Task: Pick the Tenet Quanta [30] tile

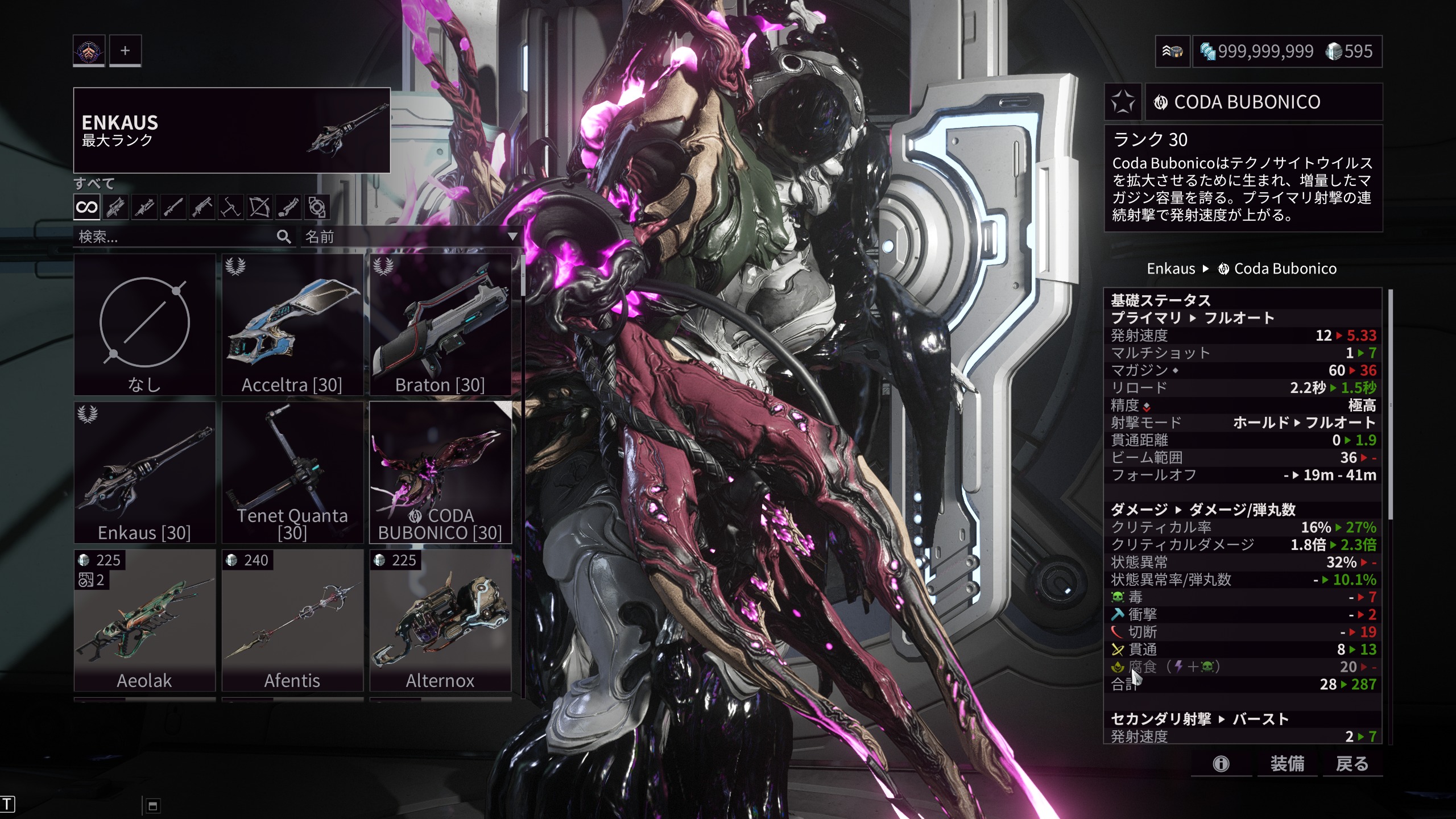Action: [x=292, y=473]
